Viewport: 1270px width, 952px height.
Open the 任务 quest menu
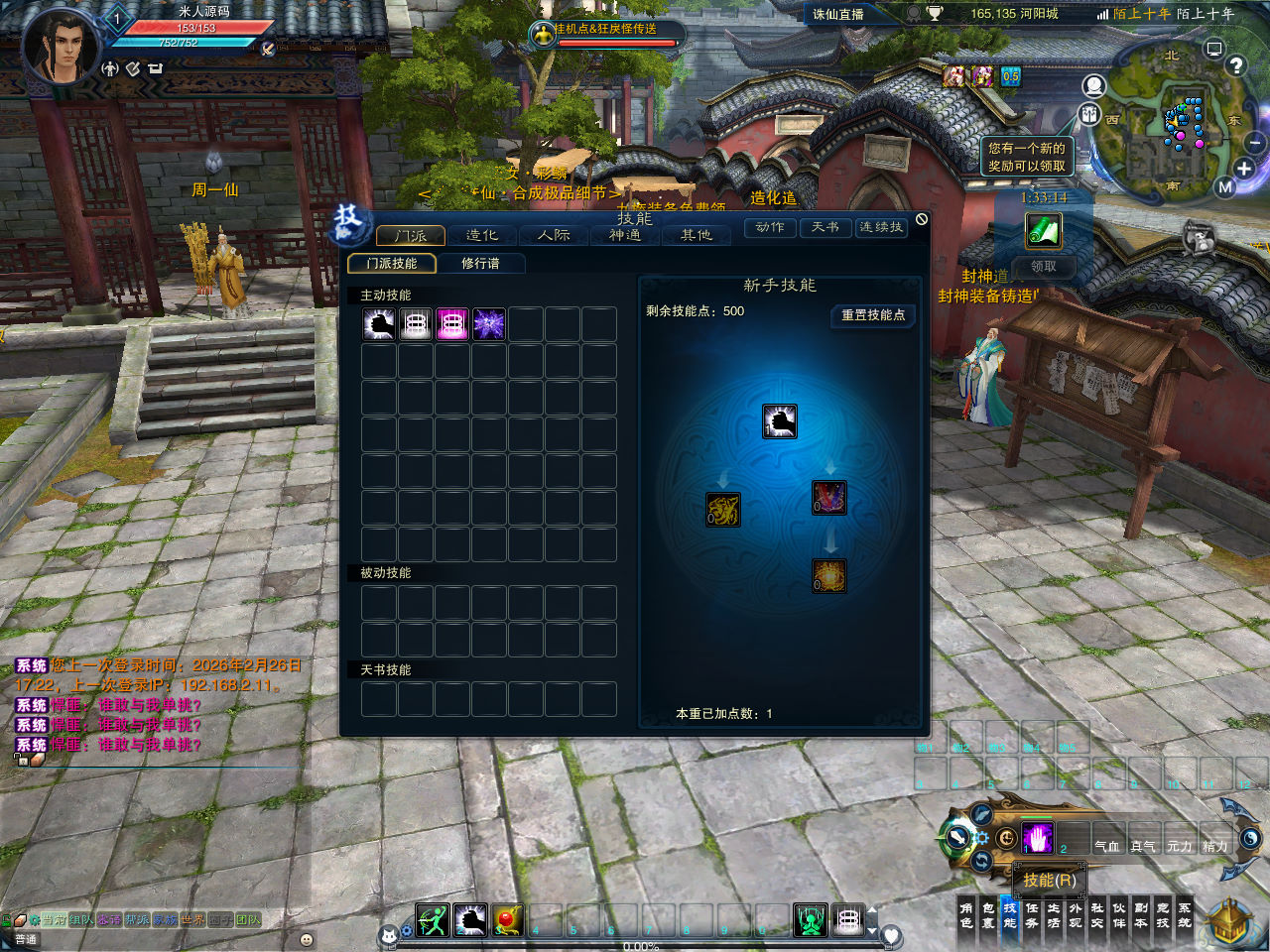(x=1032, y=914)
